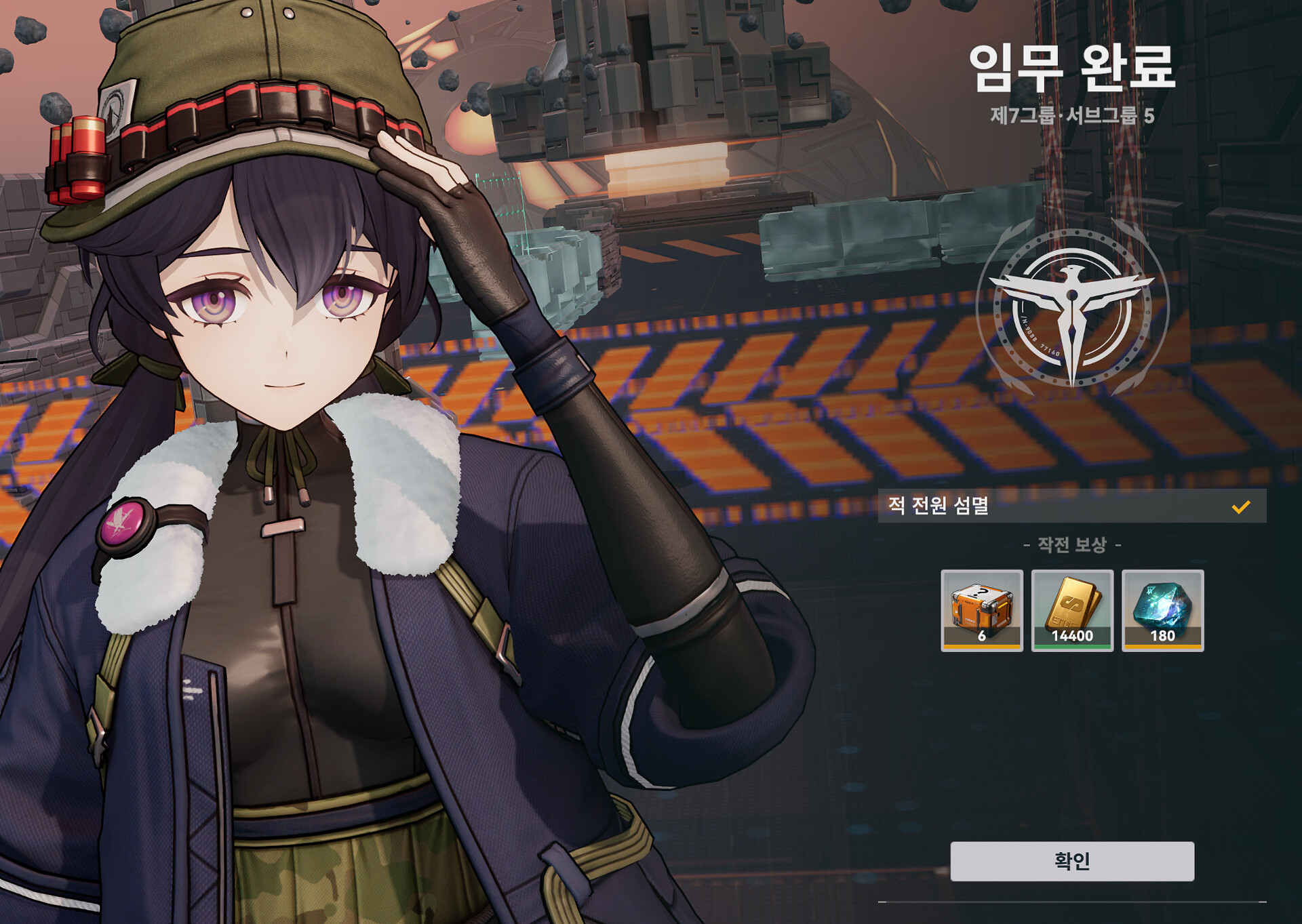Viewport: 1302px width, 924px height.
Task: Inspect the gold bar currency reward
Action: [1071, 610]
